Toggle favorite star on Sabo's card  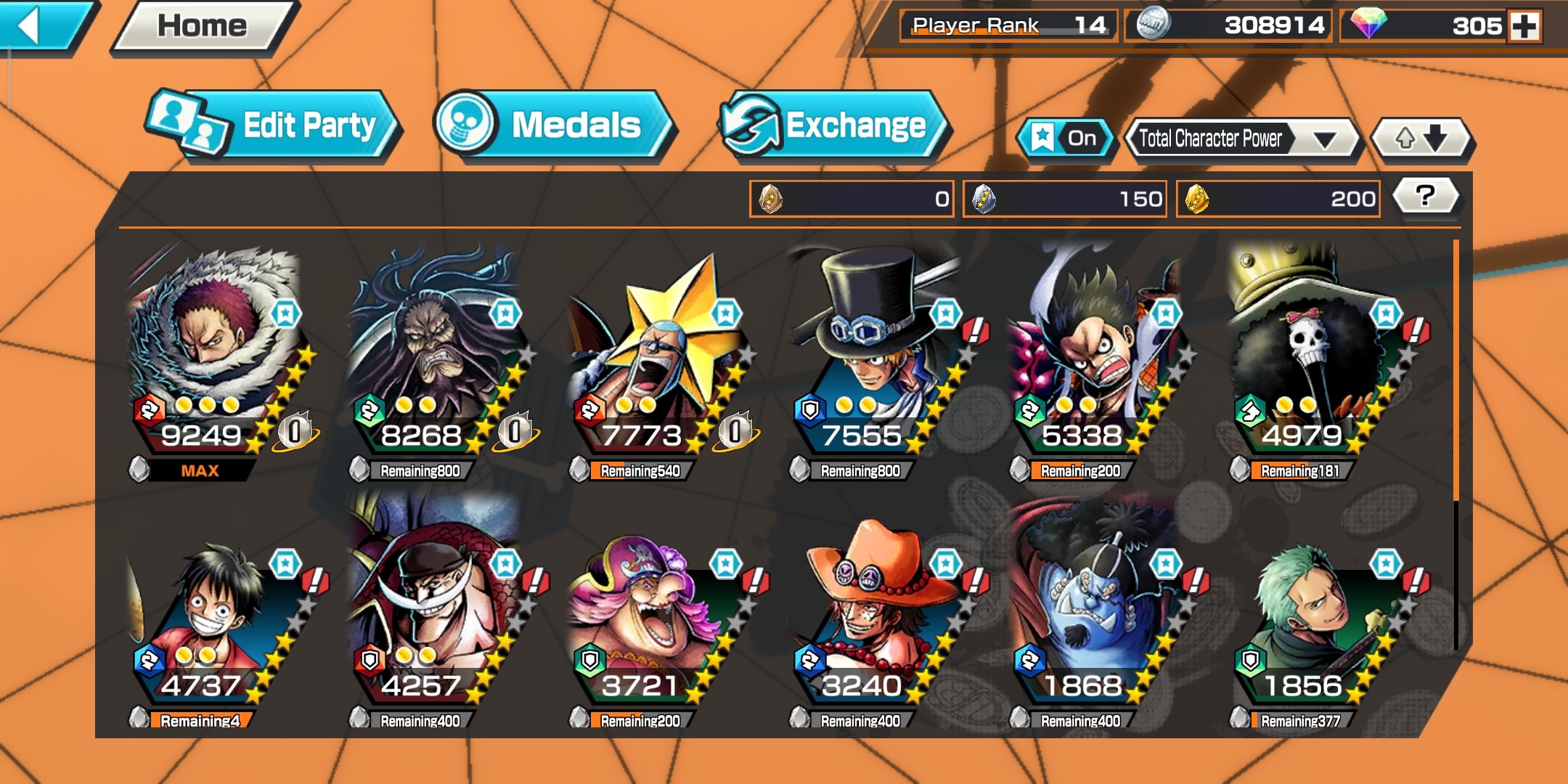[x=944, y=312]
